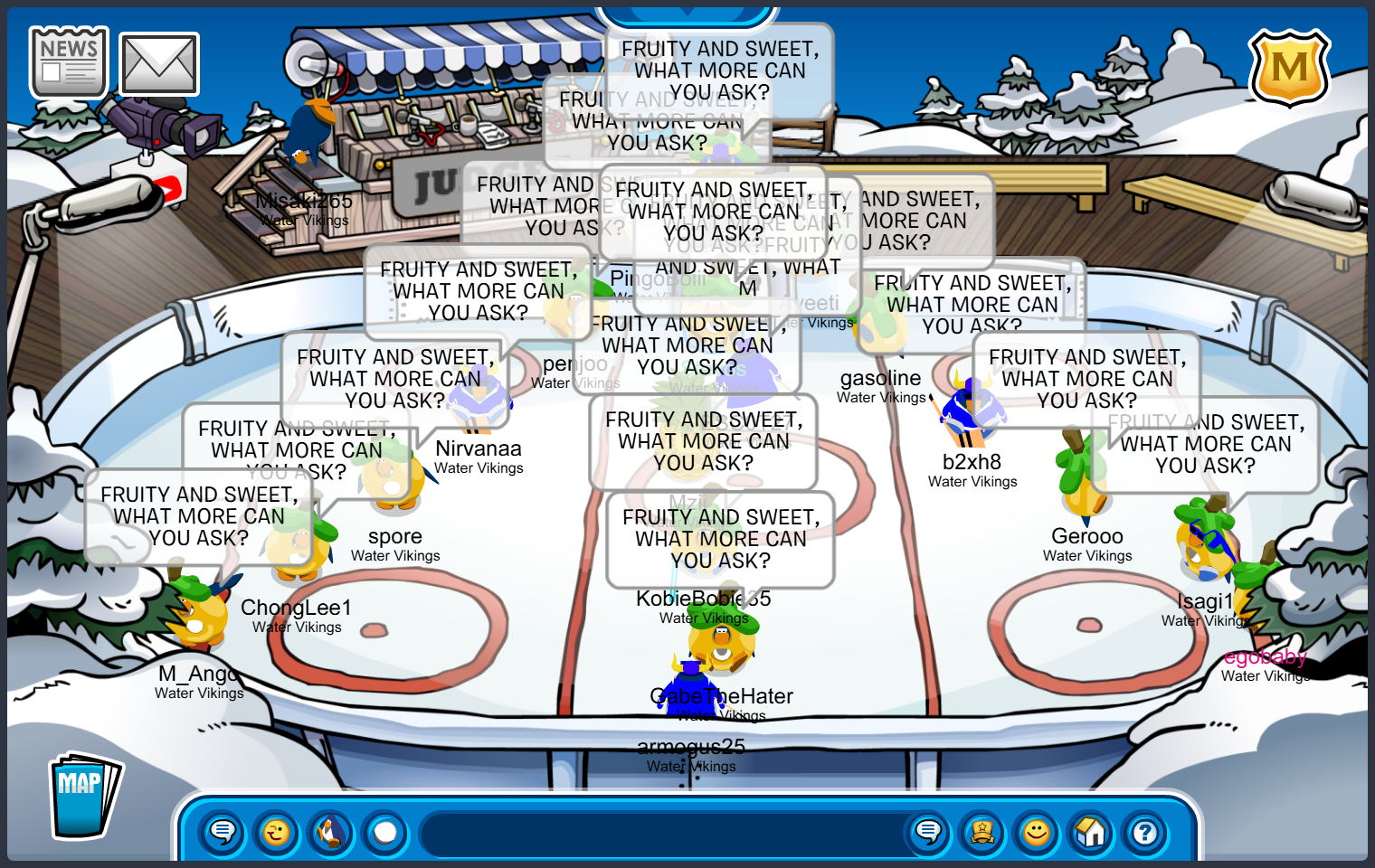Go to your igloo via house icon
1375x868 pixels.
1091,831
